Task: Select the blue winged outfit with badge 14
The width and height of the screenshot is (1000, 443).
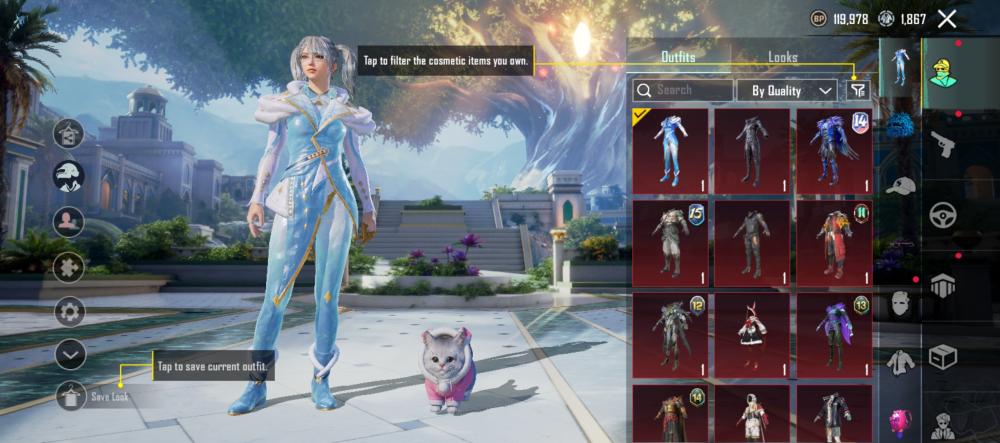Action: (834, 151)
